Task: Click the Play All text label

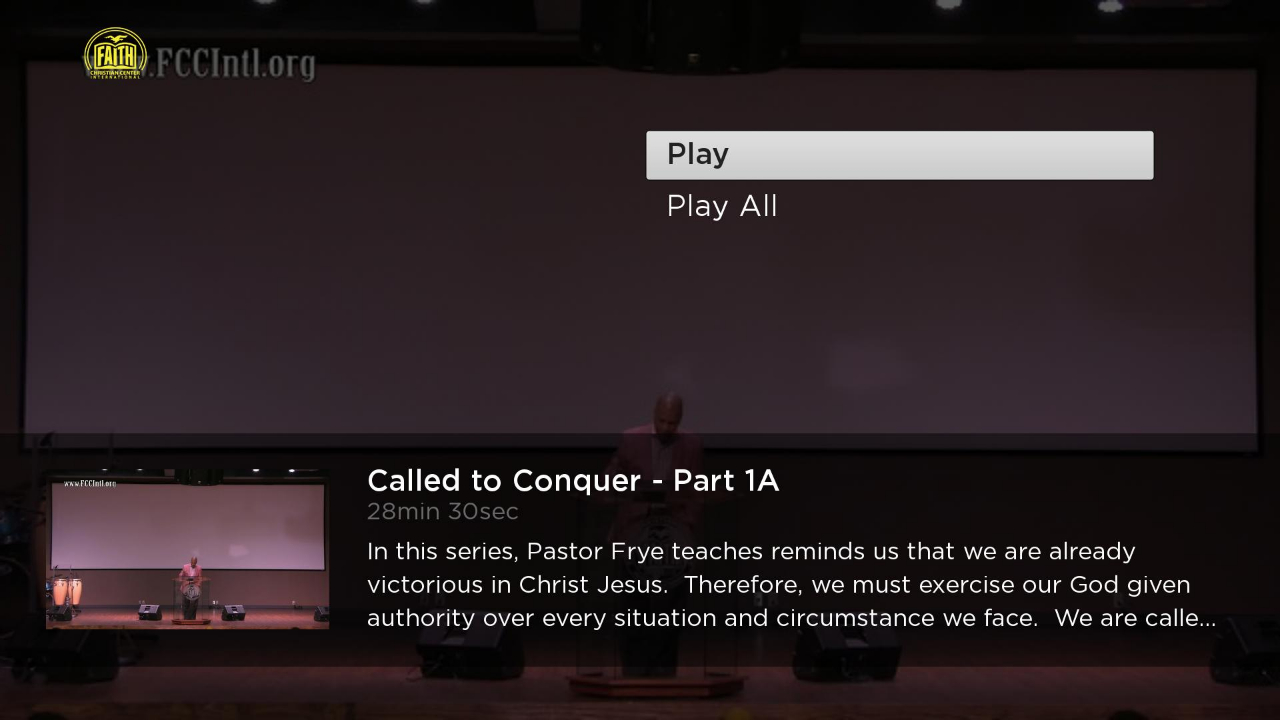Action: [722, 206]
